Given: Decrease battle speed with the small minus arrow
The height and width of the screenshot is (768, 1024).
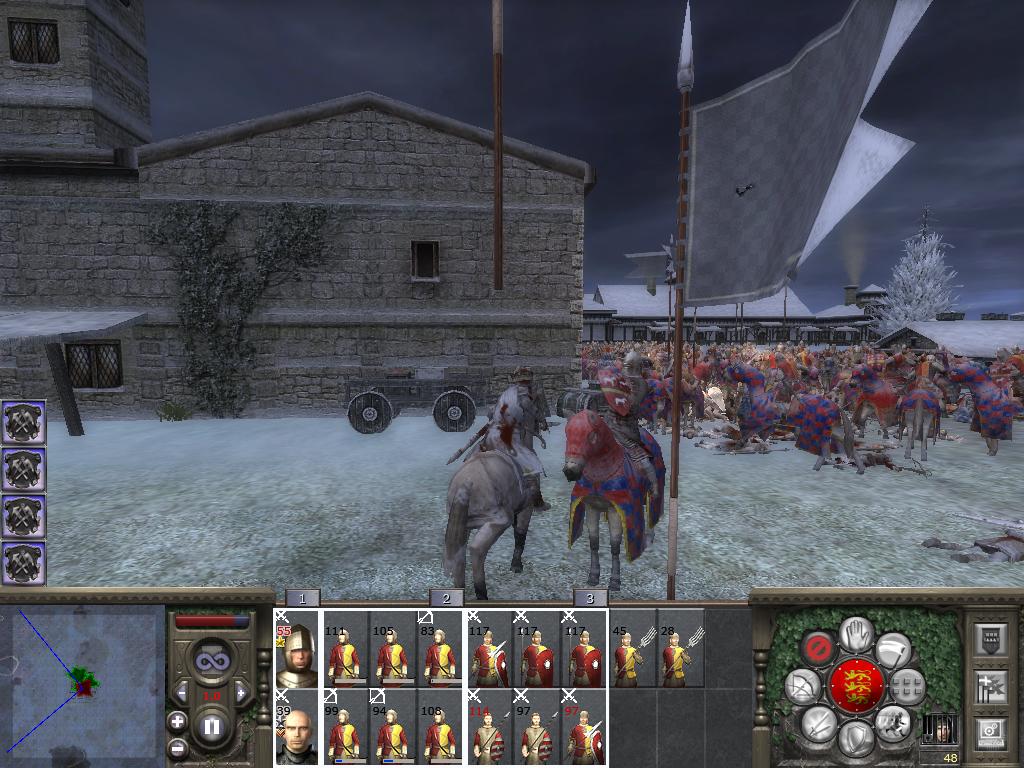Looking at the screenshot, I should (x=182, y=693).
